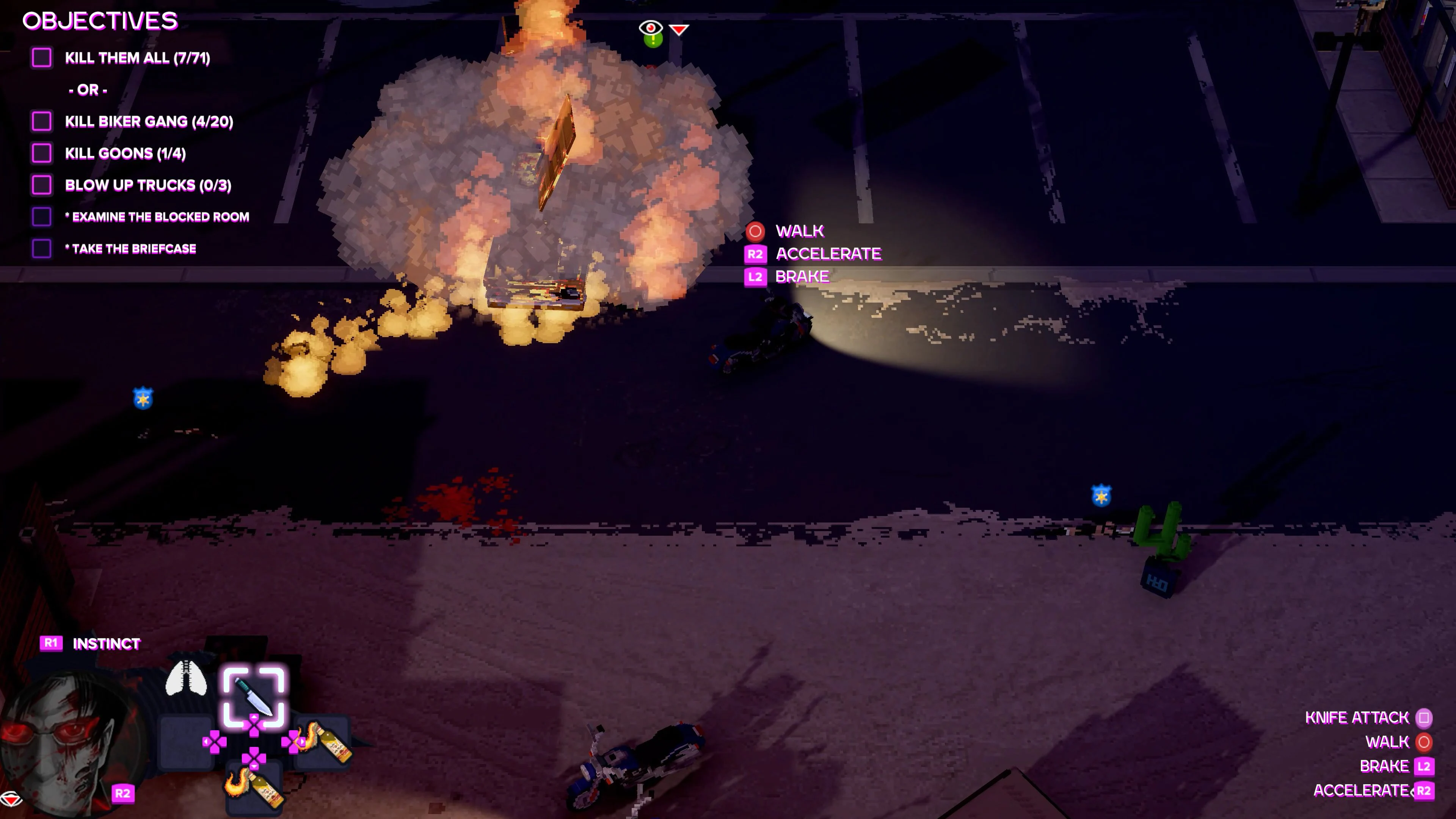Screen dimensions: 1456x819
Task: Click the eye detection indicator above the burning truck
Action: (x=651, y=27)
